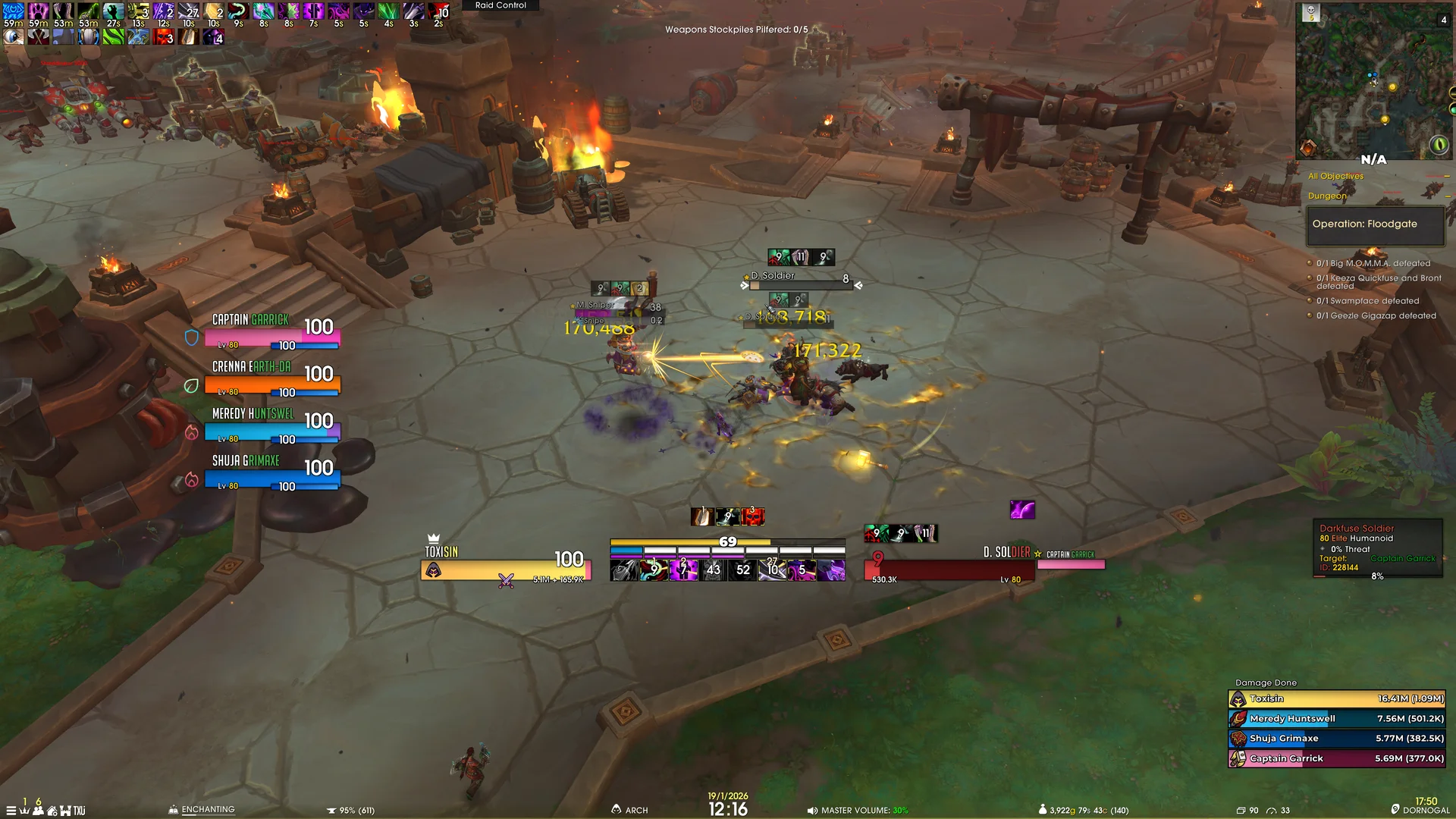
Task: Select Meredy Huntswell's damage meter row
Action: [1336, 718]
